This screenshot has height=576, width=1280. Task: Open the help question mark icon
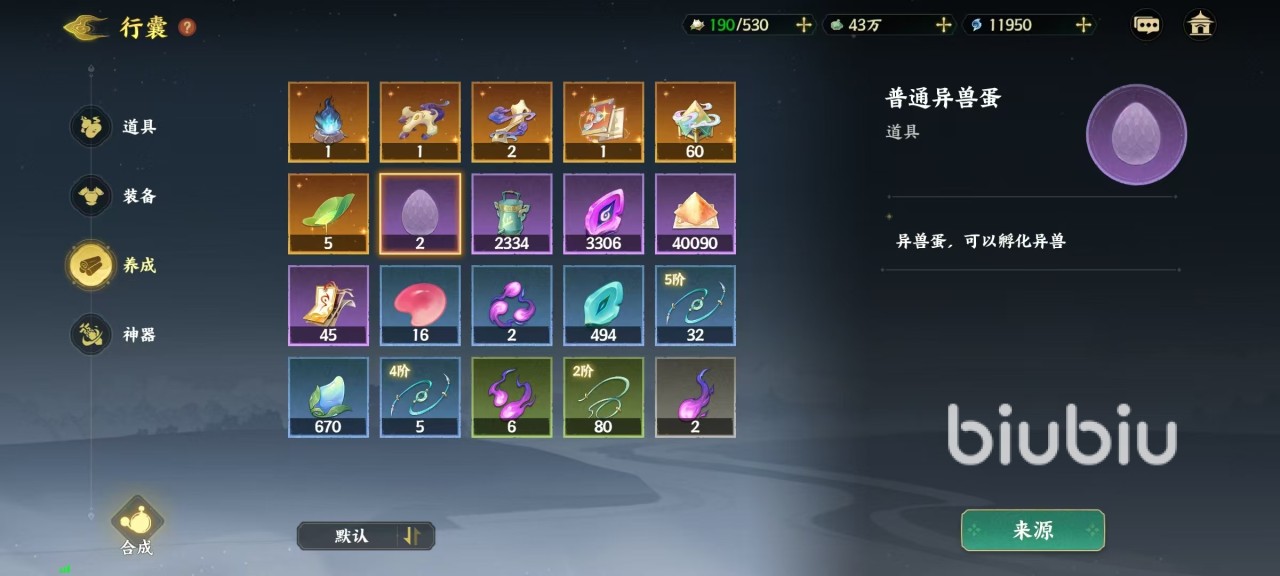coord(187,27)
